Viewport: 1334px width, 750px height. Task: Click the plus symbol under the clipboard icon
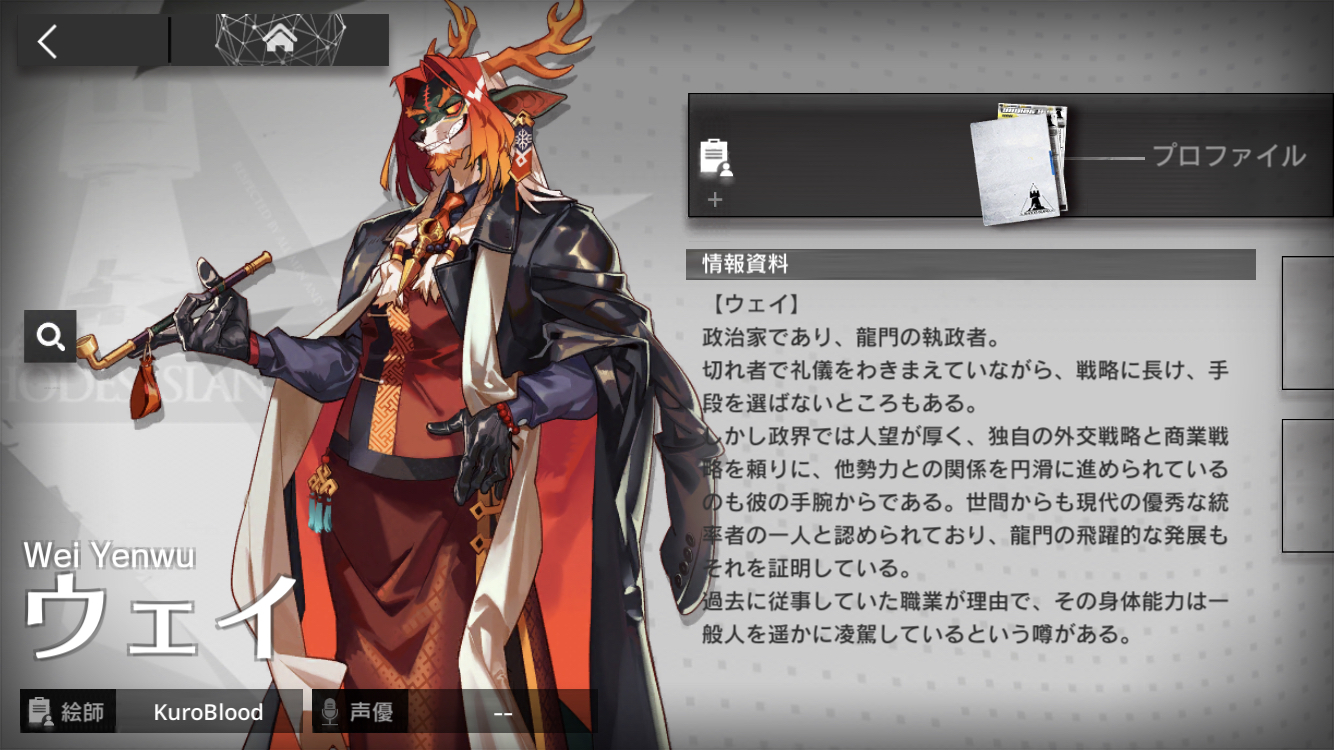715,200
